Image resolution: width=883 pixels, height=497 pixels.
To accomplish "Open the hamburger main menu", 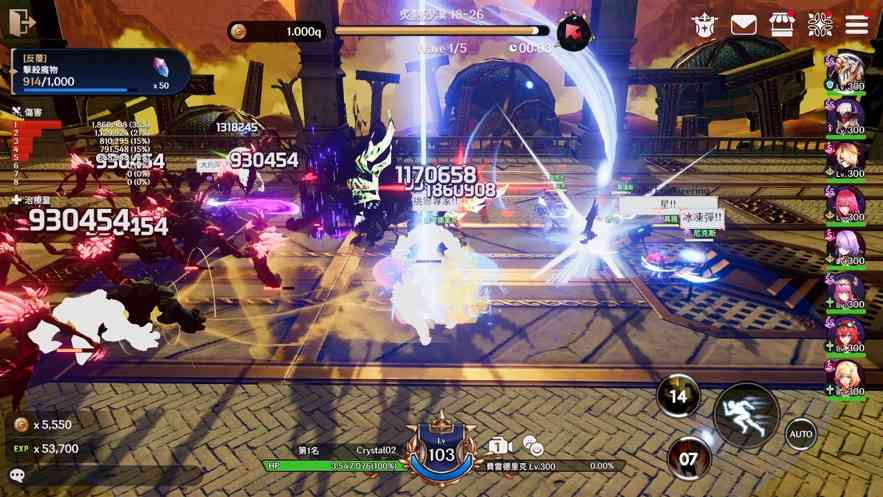I will 857,24.
